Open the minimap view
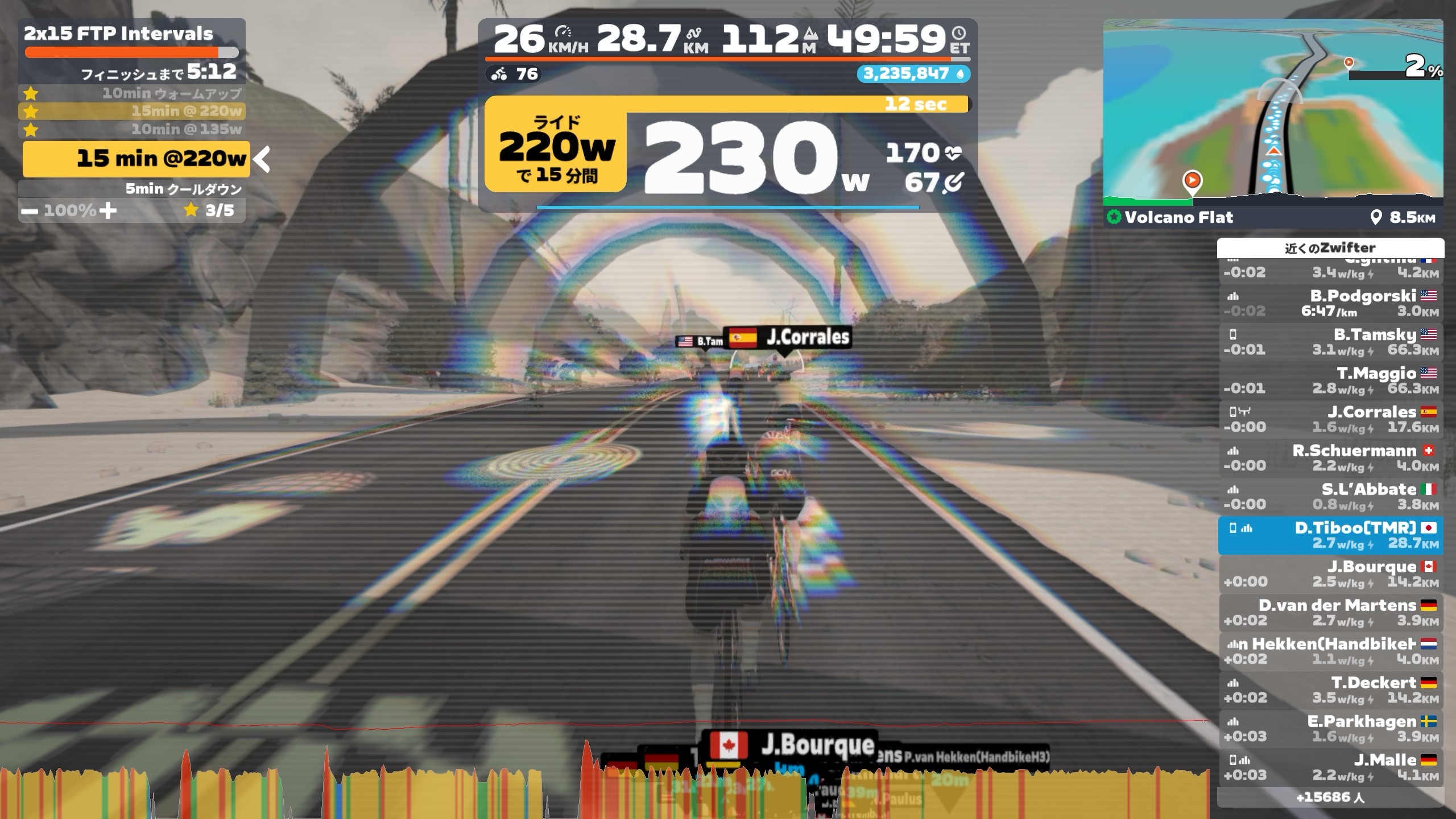The width and height of the screenshot is (1456, 819). click(1273, 111)
